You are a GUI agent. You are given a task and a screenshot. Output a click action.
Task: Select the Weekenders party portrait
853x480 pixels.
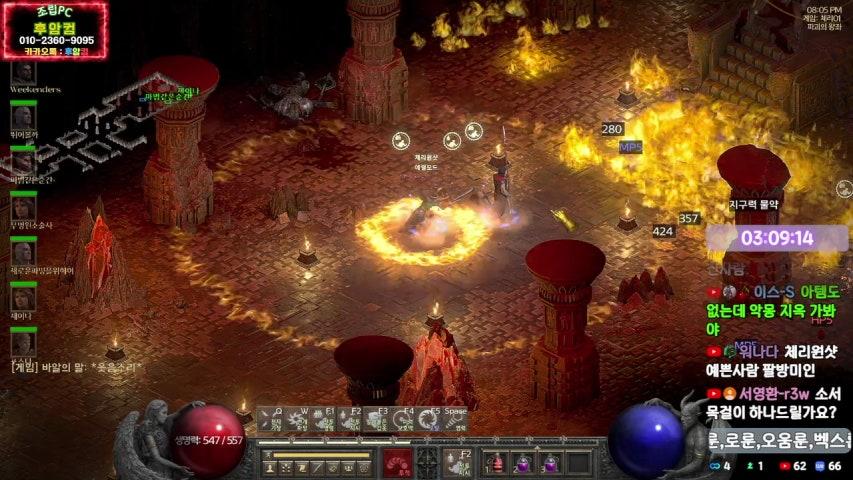coord(23,72)
